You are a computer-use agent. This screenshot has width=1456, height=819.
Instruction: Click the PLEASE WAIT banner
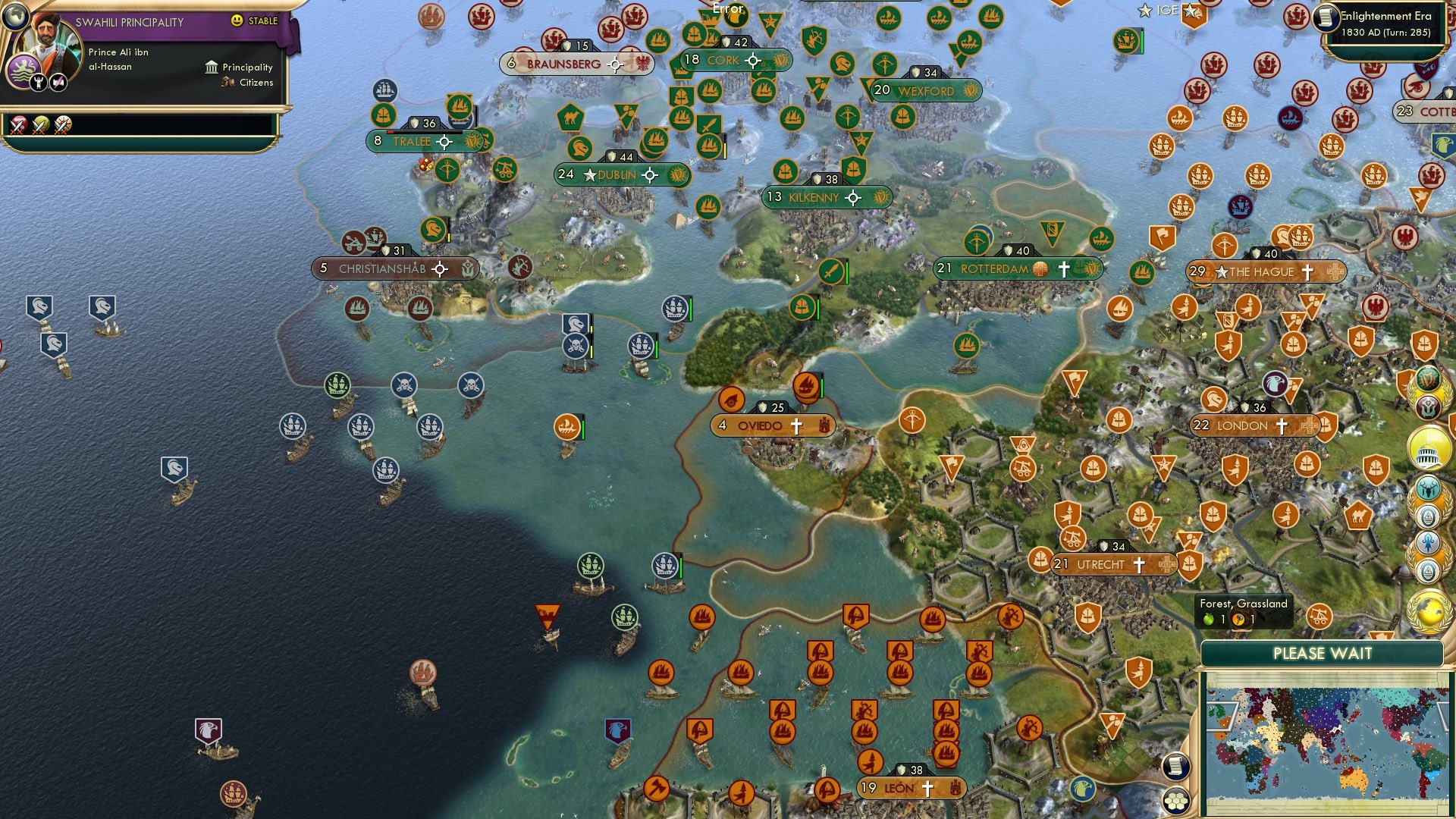[1323, 654]
